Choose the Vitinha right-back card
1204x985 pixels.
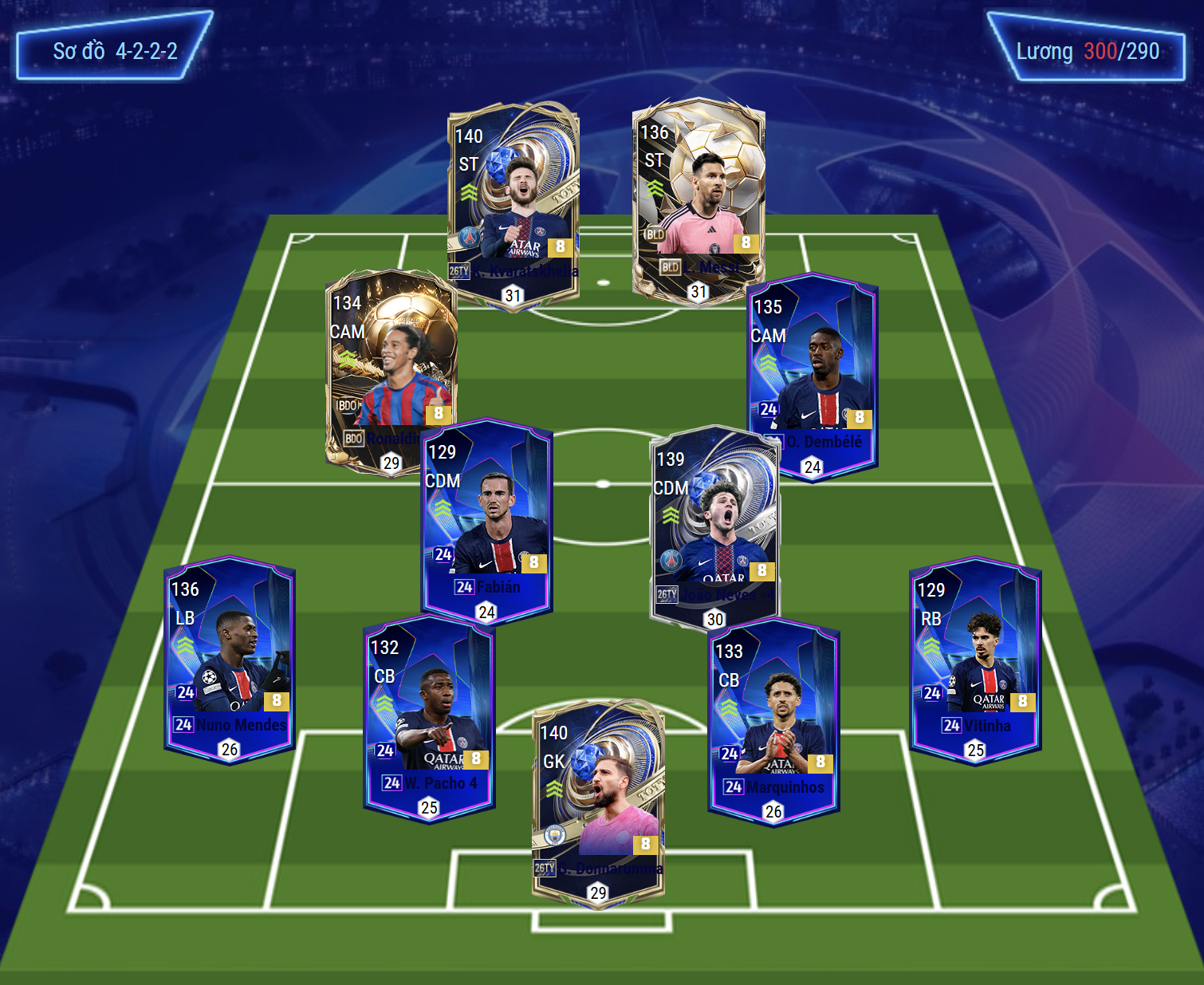point(976,658)
